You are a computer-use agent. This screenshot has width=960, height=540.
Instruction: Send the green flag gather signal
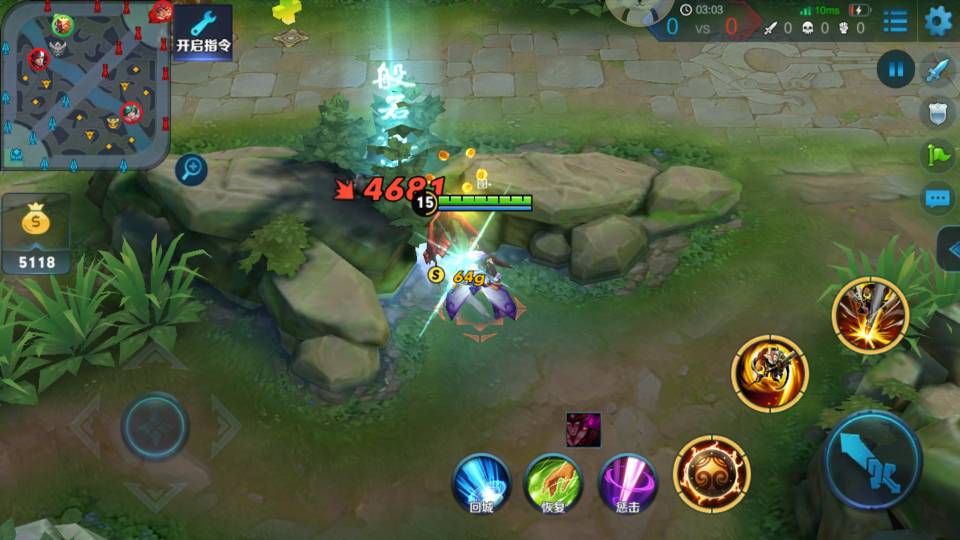(x=937, y=155)
